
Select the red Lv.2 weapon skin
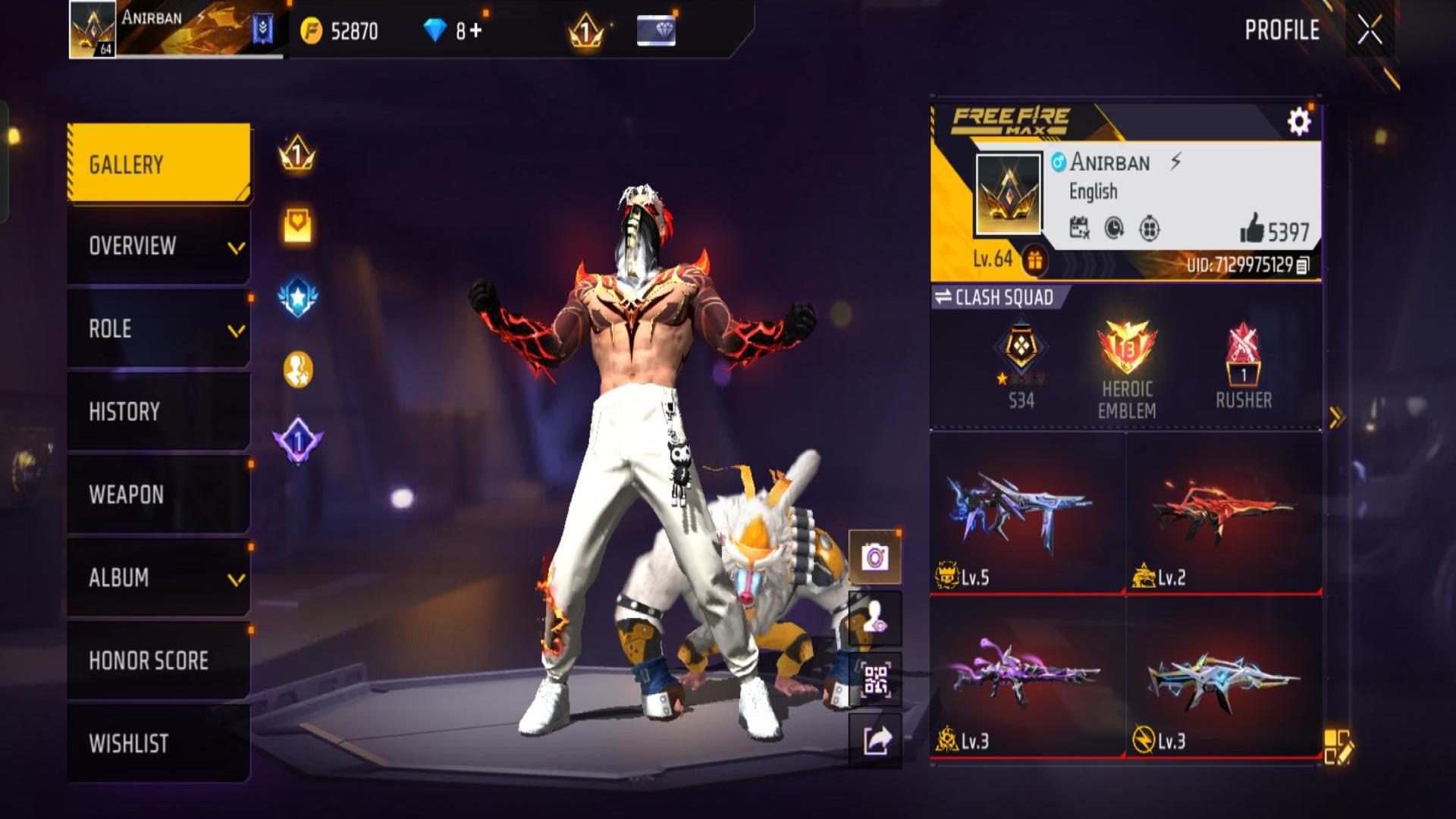[1223, 514]
